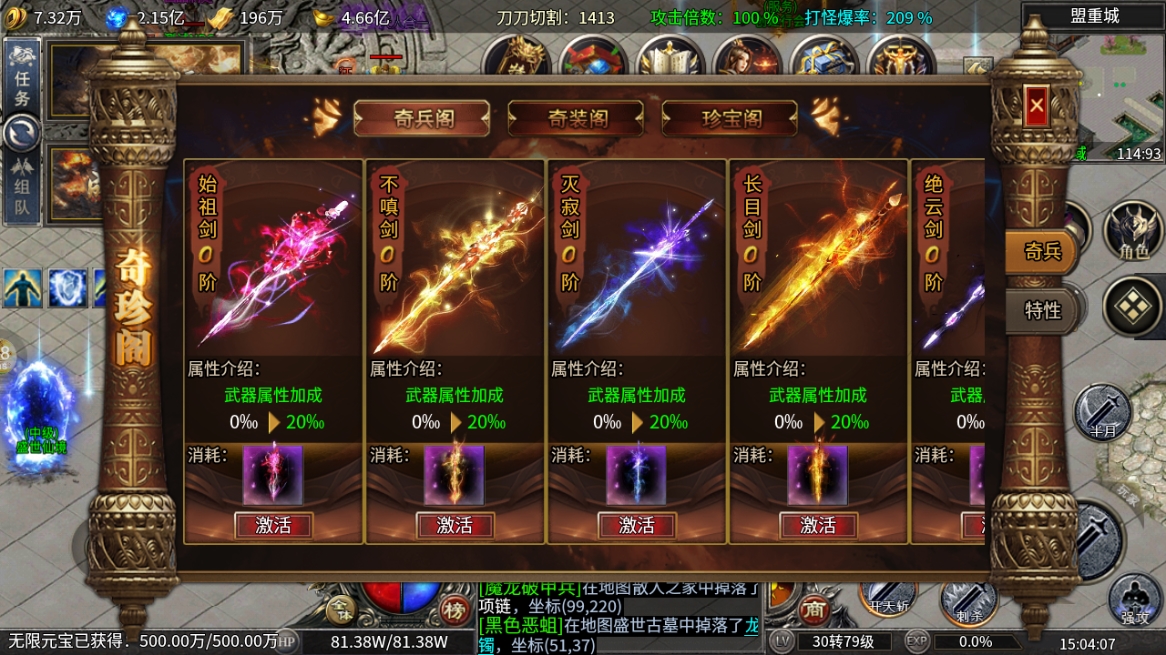This screenshot has height=655, width=1166.
Task: Activate the 不嗔剑 weapon
Action: click(x=455, y=525)
